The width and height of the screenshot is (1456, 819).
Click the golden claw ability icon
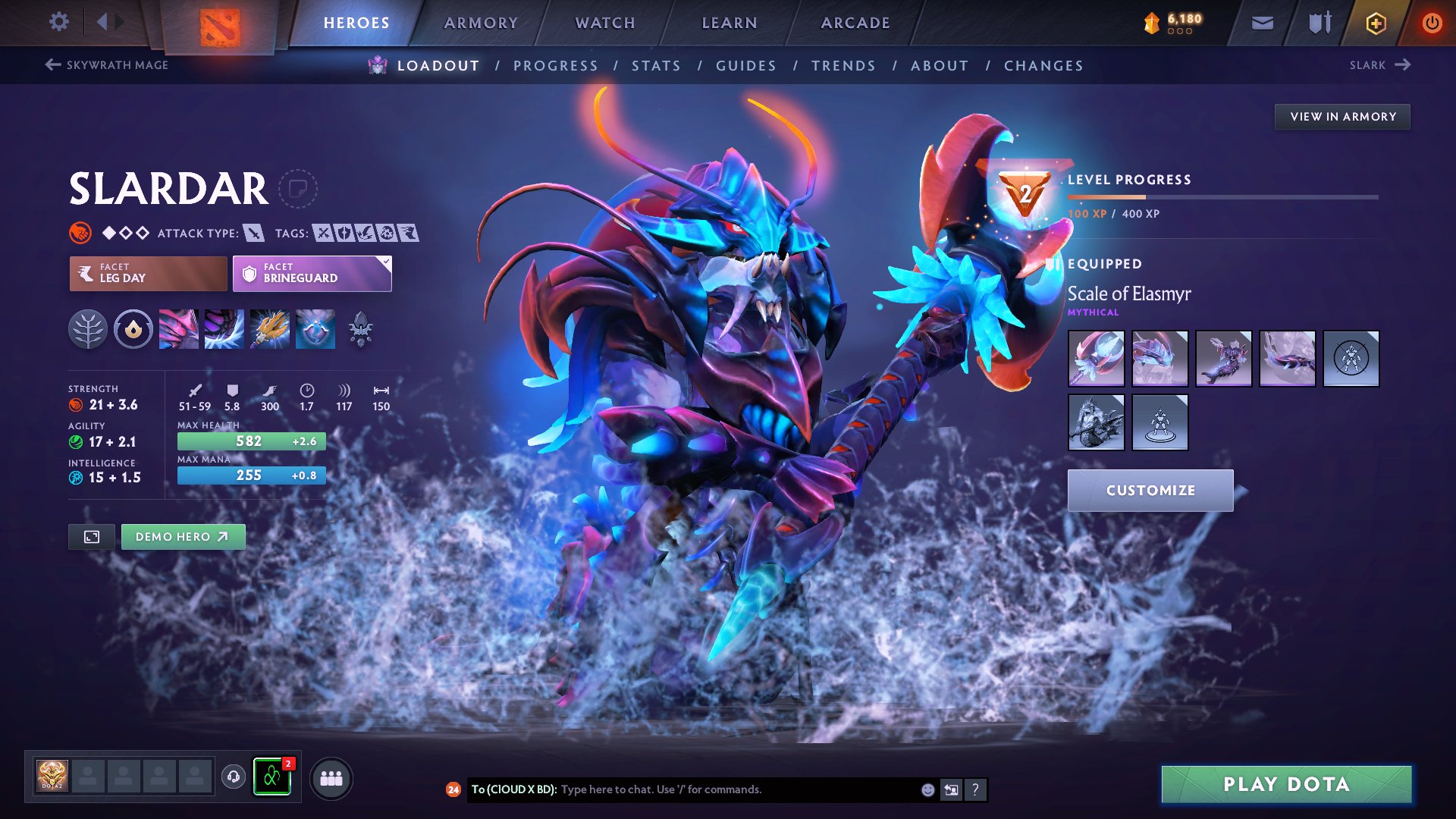tap(270, 329)
